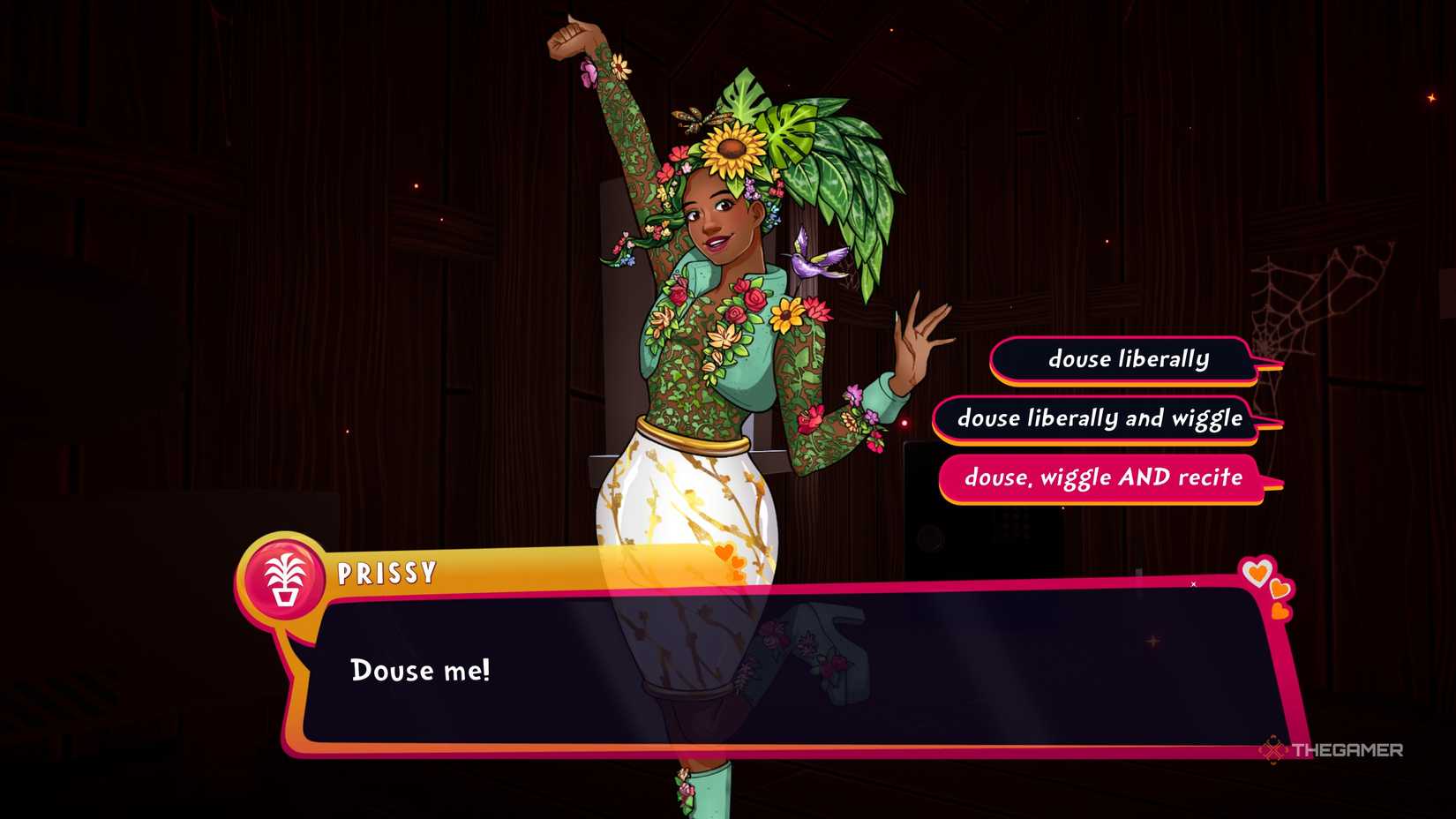Expand the second choice bubble's side tab
Viewport: 1456px width, 819px height.
pyautogui.click(x=1271, y=424)
